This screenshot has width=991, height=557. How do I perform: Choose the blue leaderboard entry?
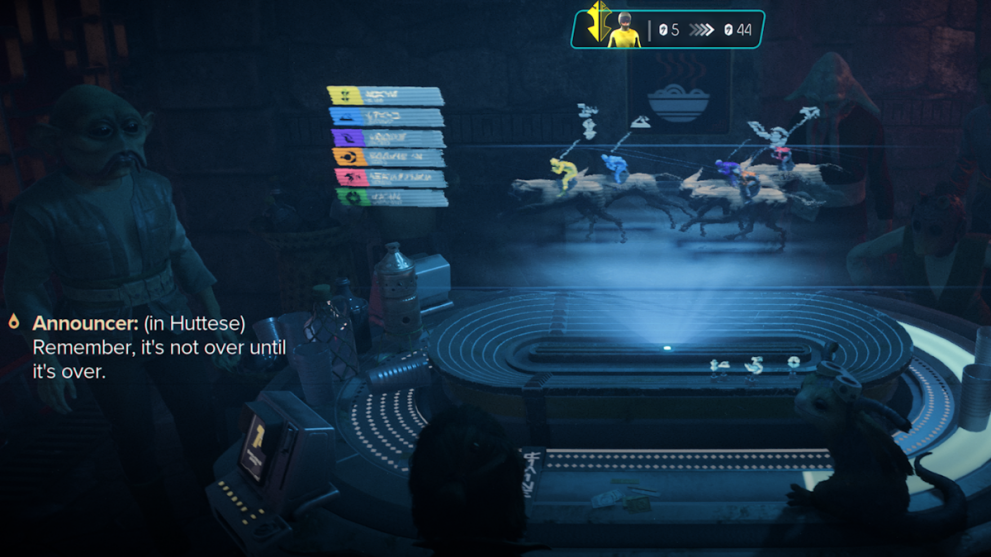point(386,117)
